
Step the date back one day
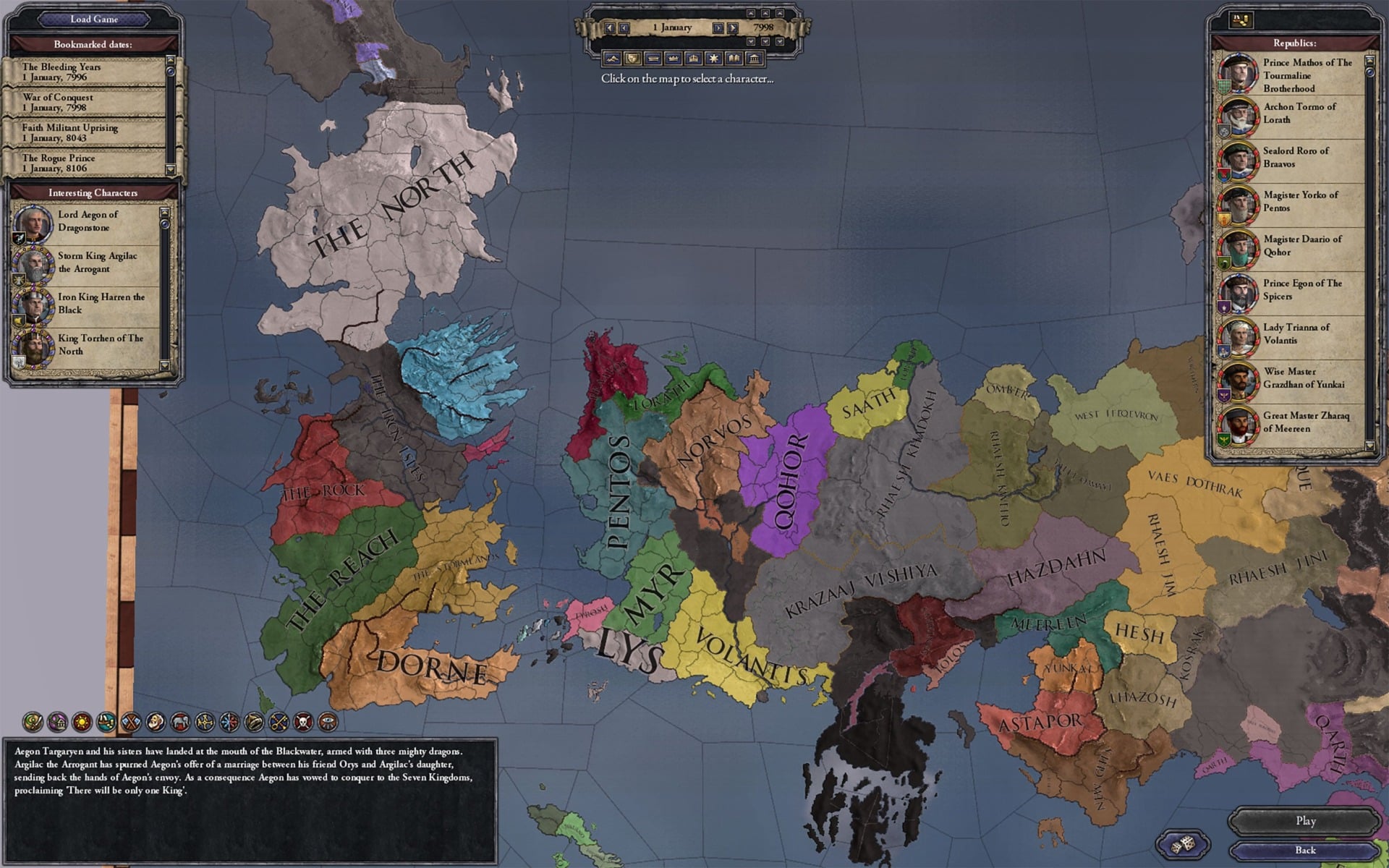coord(623,27)
